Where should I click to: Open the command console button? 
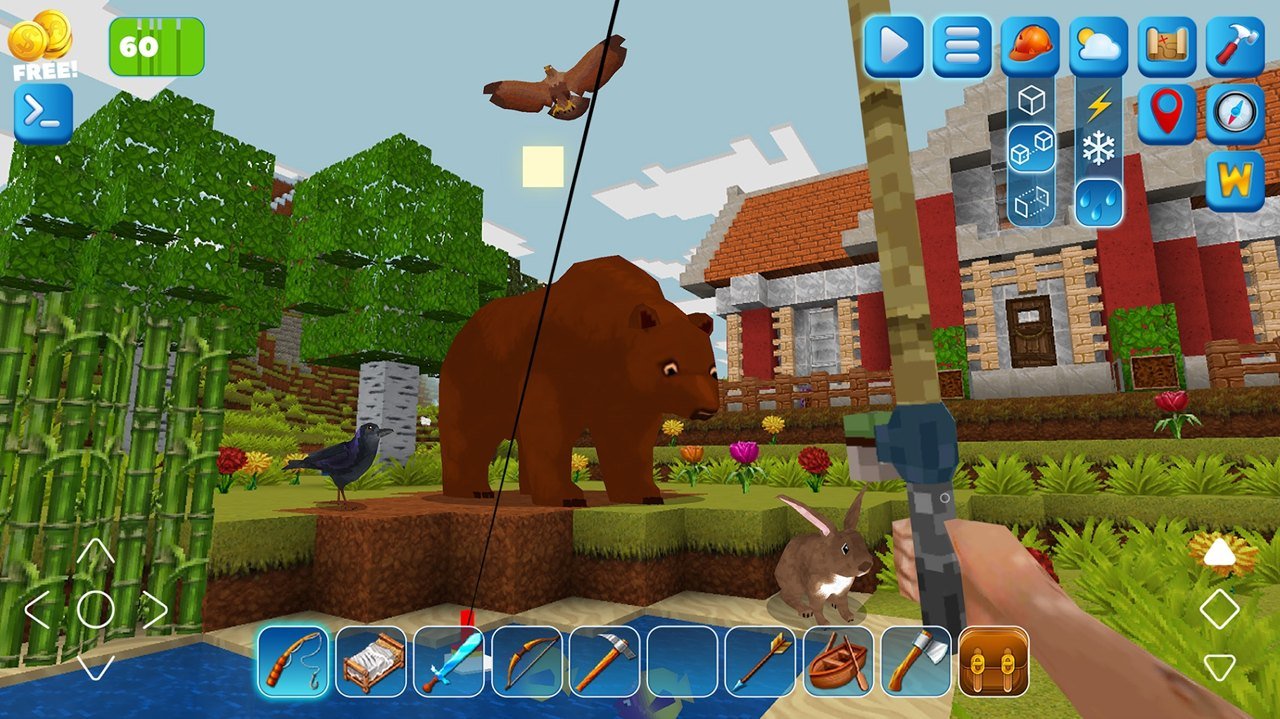[x=43, y=114]
